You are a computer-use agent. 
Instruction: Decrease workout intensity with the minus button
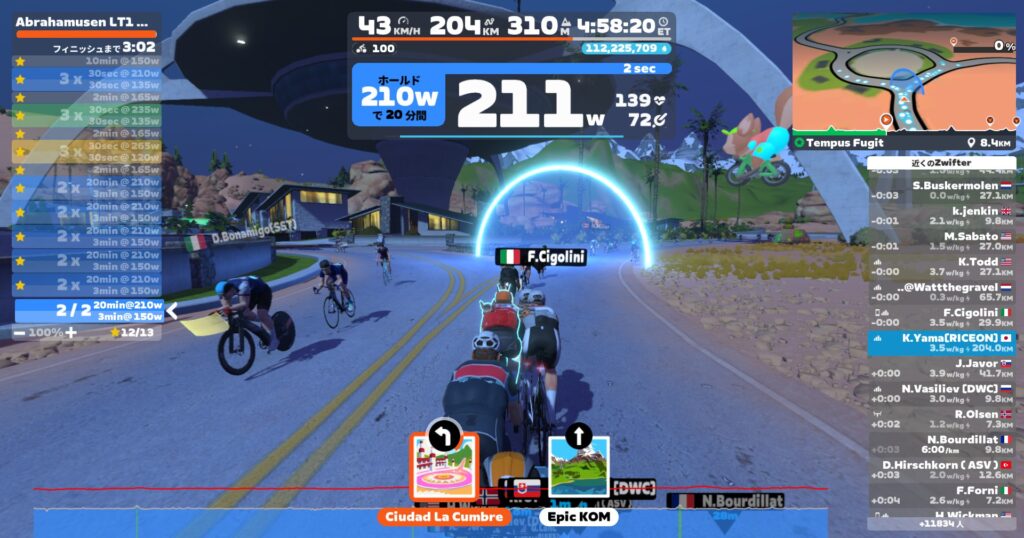(x=21, y=331)
